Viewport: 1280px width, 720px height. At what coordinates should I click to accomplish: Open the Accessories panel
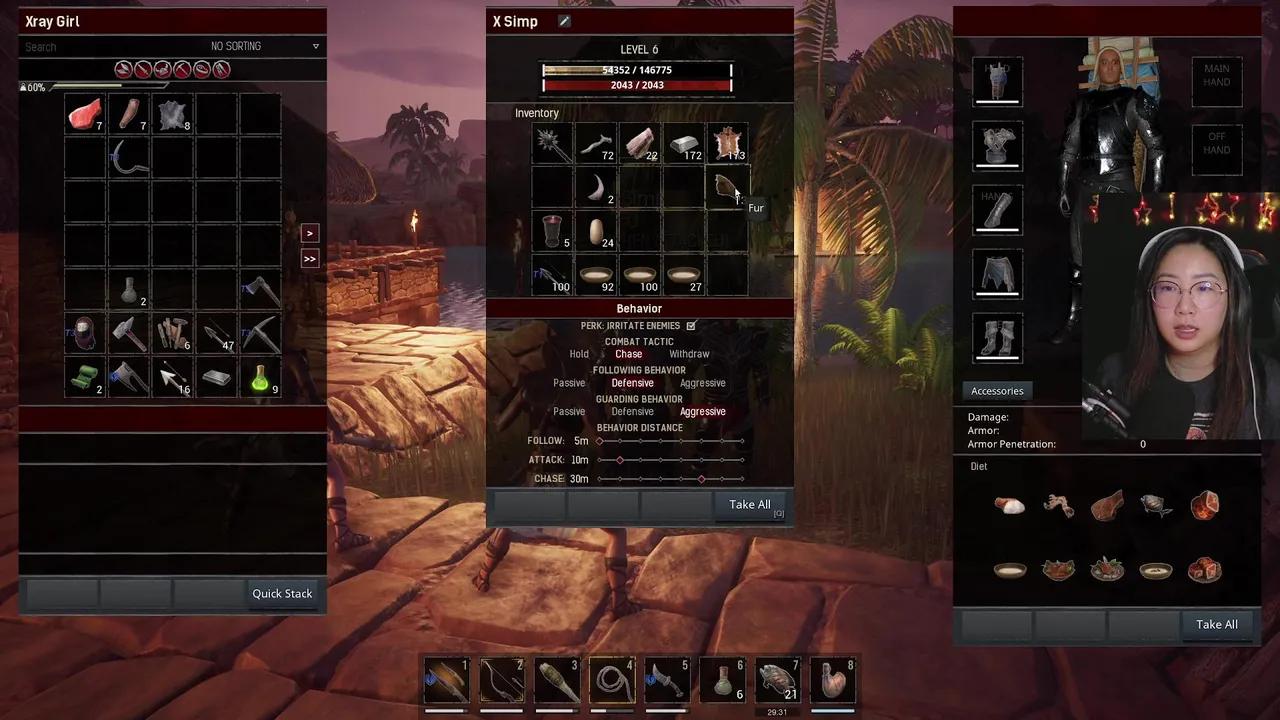pos(997,391)
